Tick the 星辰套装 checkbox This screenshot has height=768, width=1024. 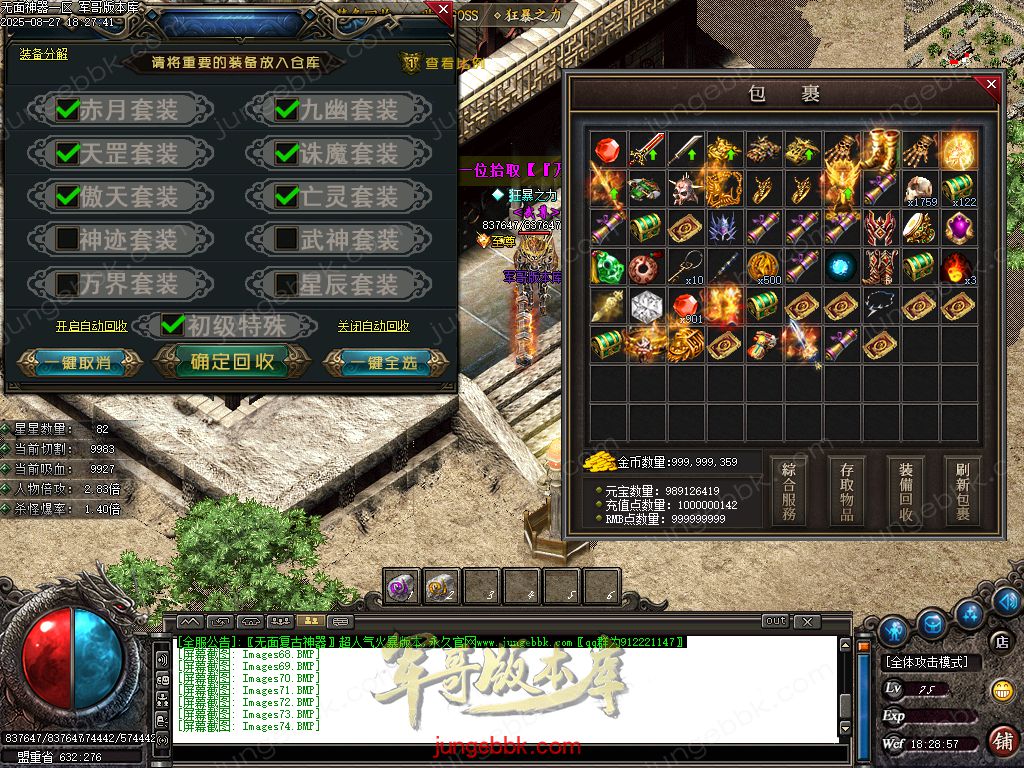287,283
